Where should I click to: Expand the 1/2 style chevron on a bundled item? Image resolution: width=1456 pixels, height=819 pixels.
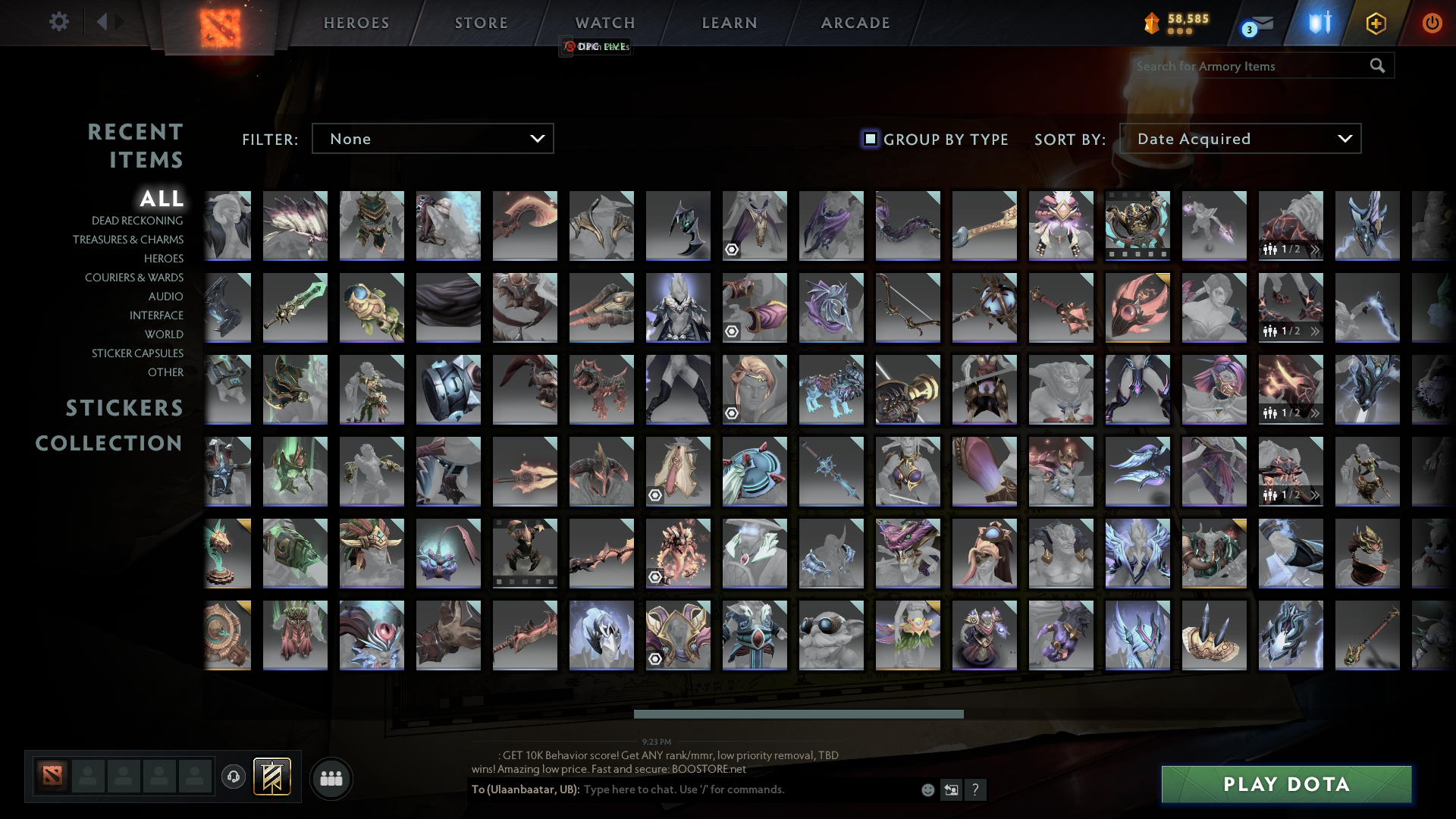(1314, 249)
